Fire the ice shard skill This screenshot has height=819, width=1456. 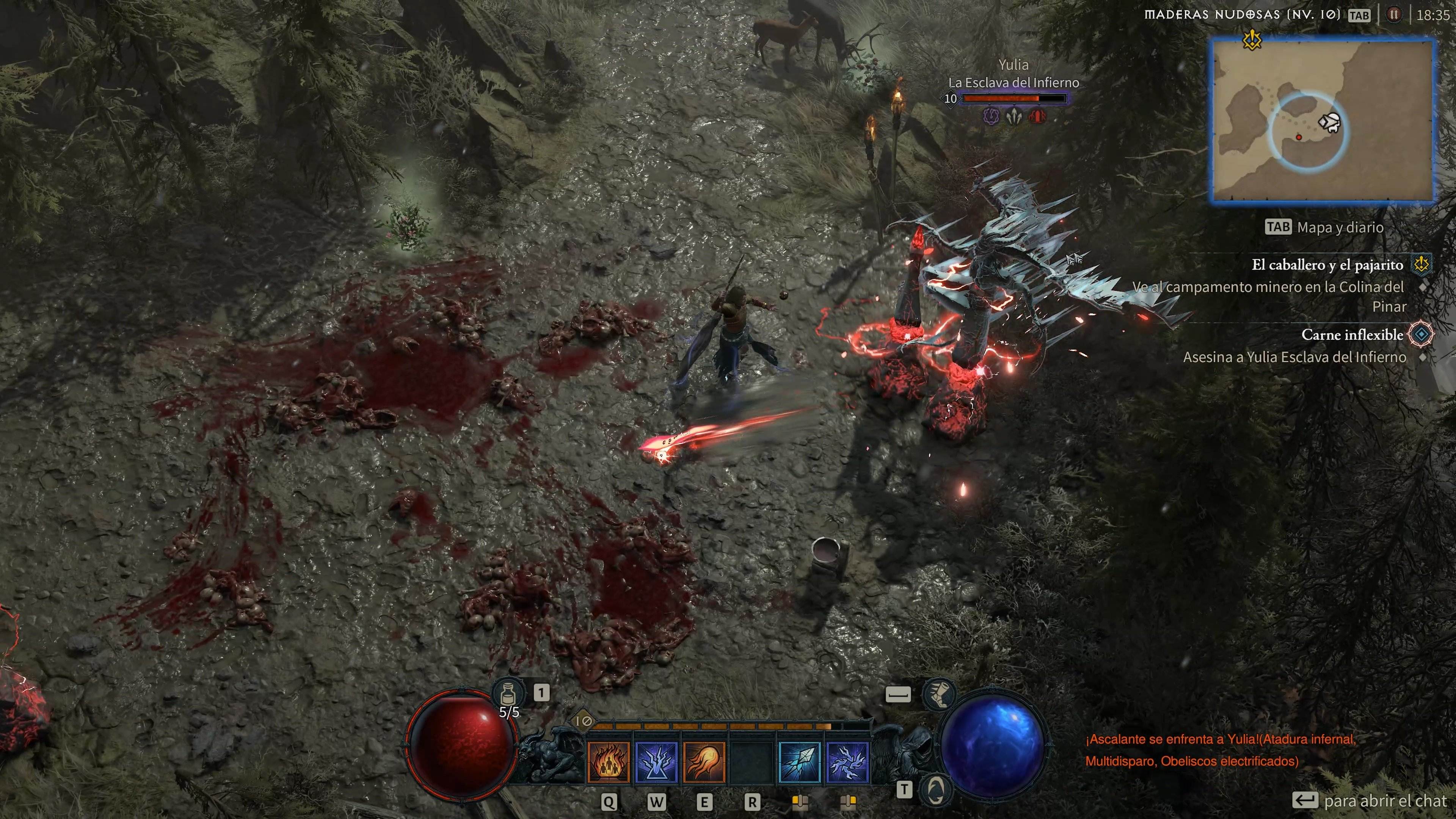[x=799, y=762]
